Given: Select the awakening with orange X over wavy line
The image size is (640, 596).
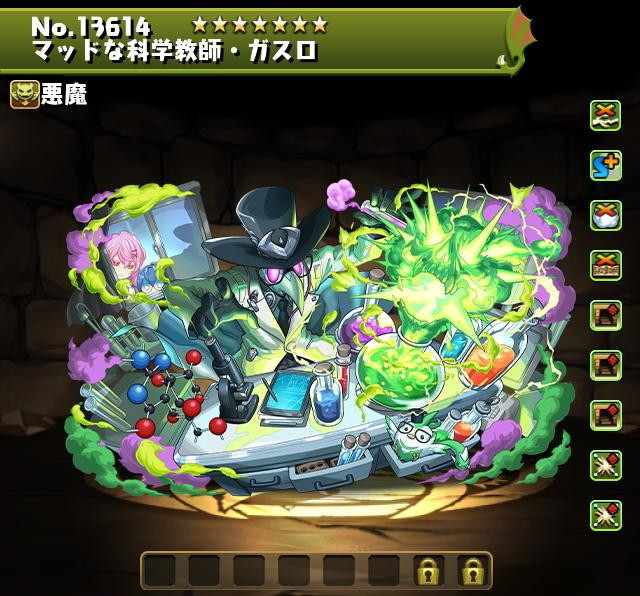Looking at the screenshot, I should [x=604, y=114].
